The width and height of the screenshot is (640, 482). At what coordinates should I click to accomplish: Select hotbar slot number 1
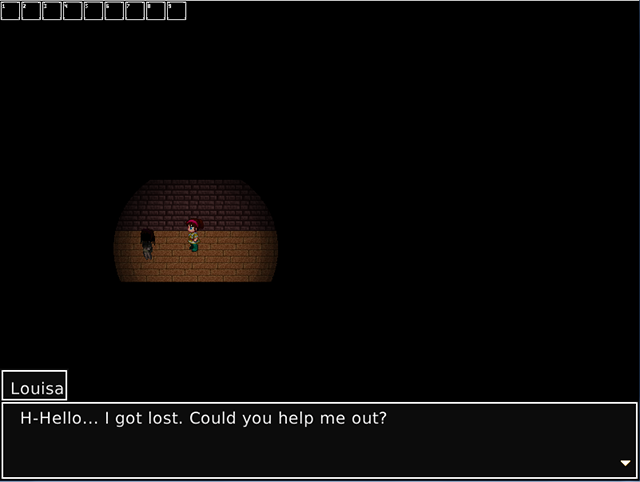tap(10, 11)
